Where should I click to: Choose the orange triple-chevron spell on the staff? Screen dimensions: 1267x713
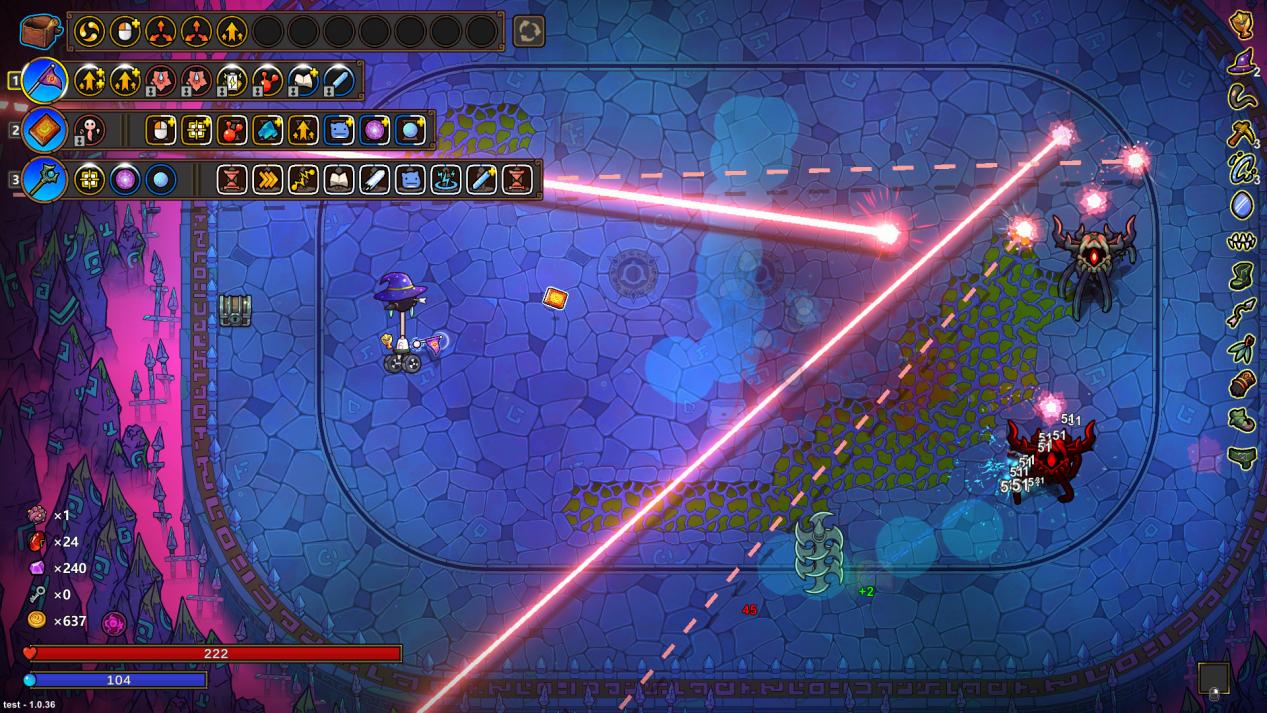[x=267, y=180]
